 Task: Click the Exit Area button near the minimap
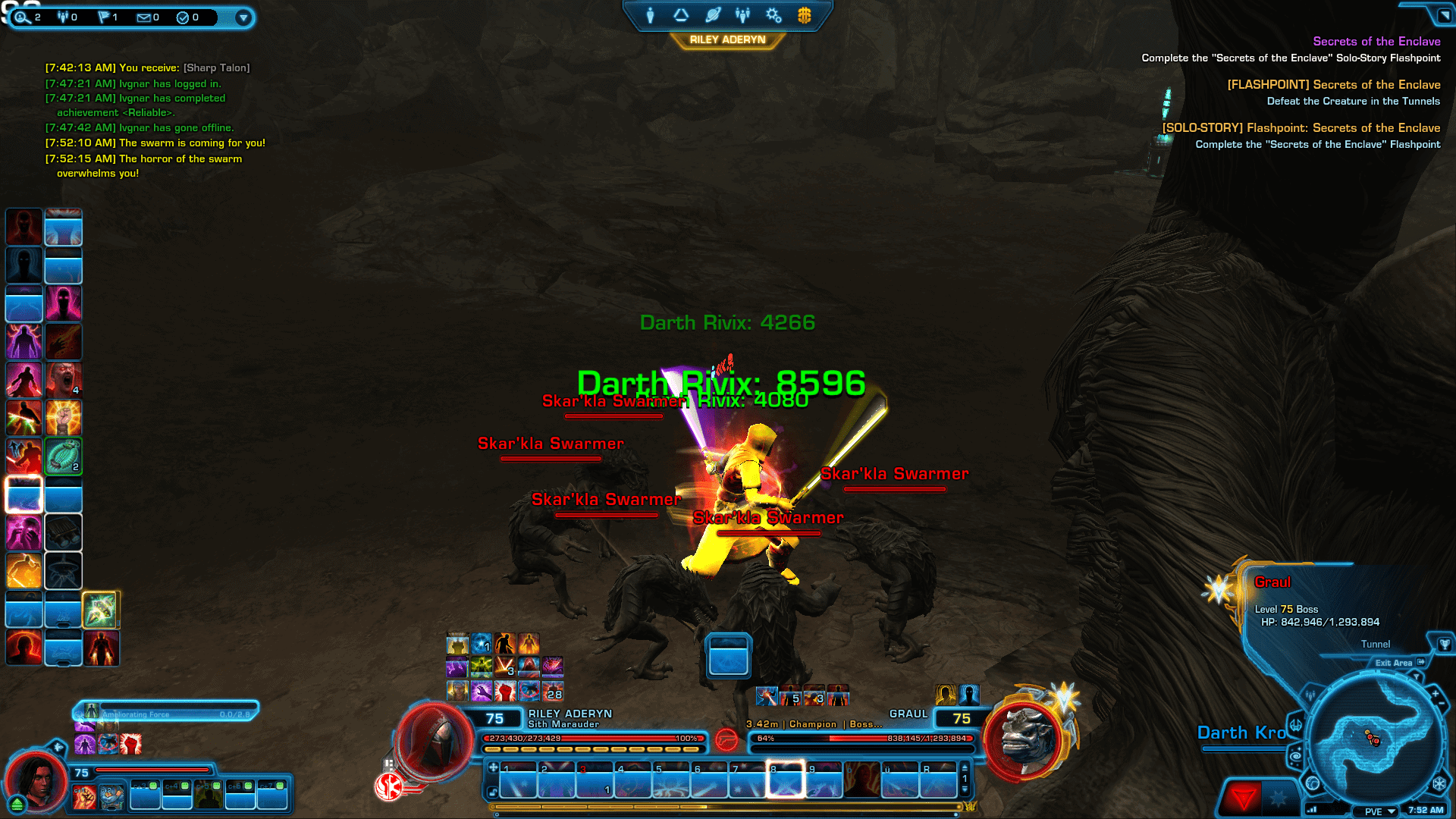pyautogui.click(x=1394, y=663)
